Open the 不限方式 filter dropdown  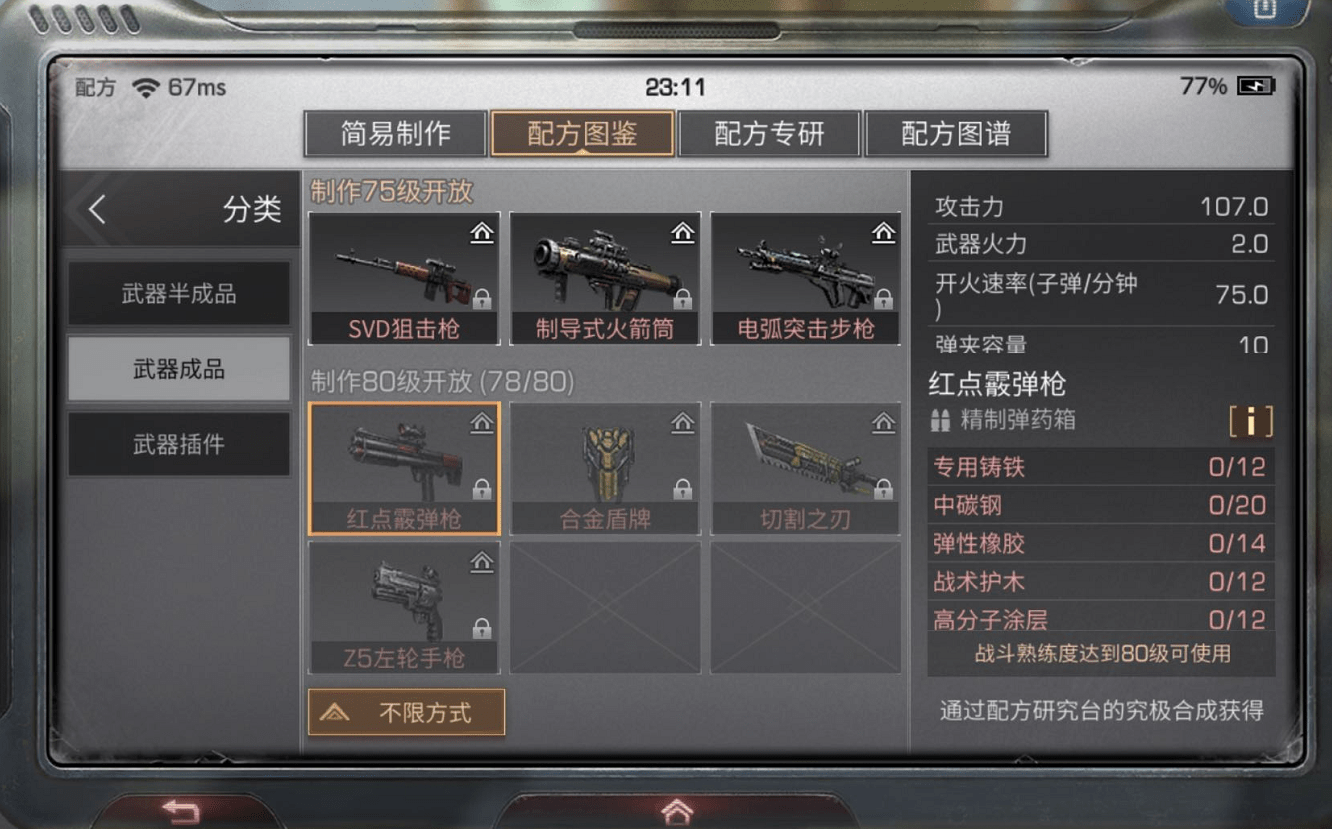pyautogui.click(x=406, y=713)
